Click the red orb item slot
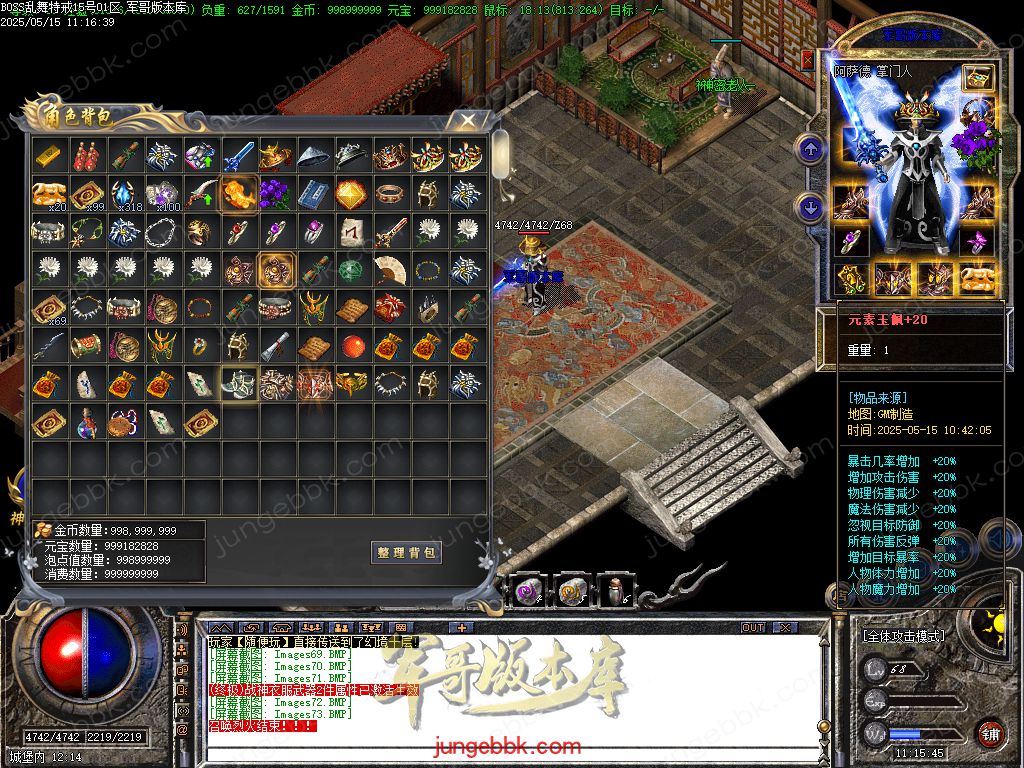The image size is (1024, 768). tap(353, 346)
